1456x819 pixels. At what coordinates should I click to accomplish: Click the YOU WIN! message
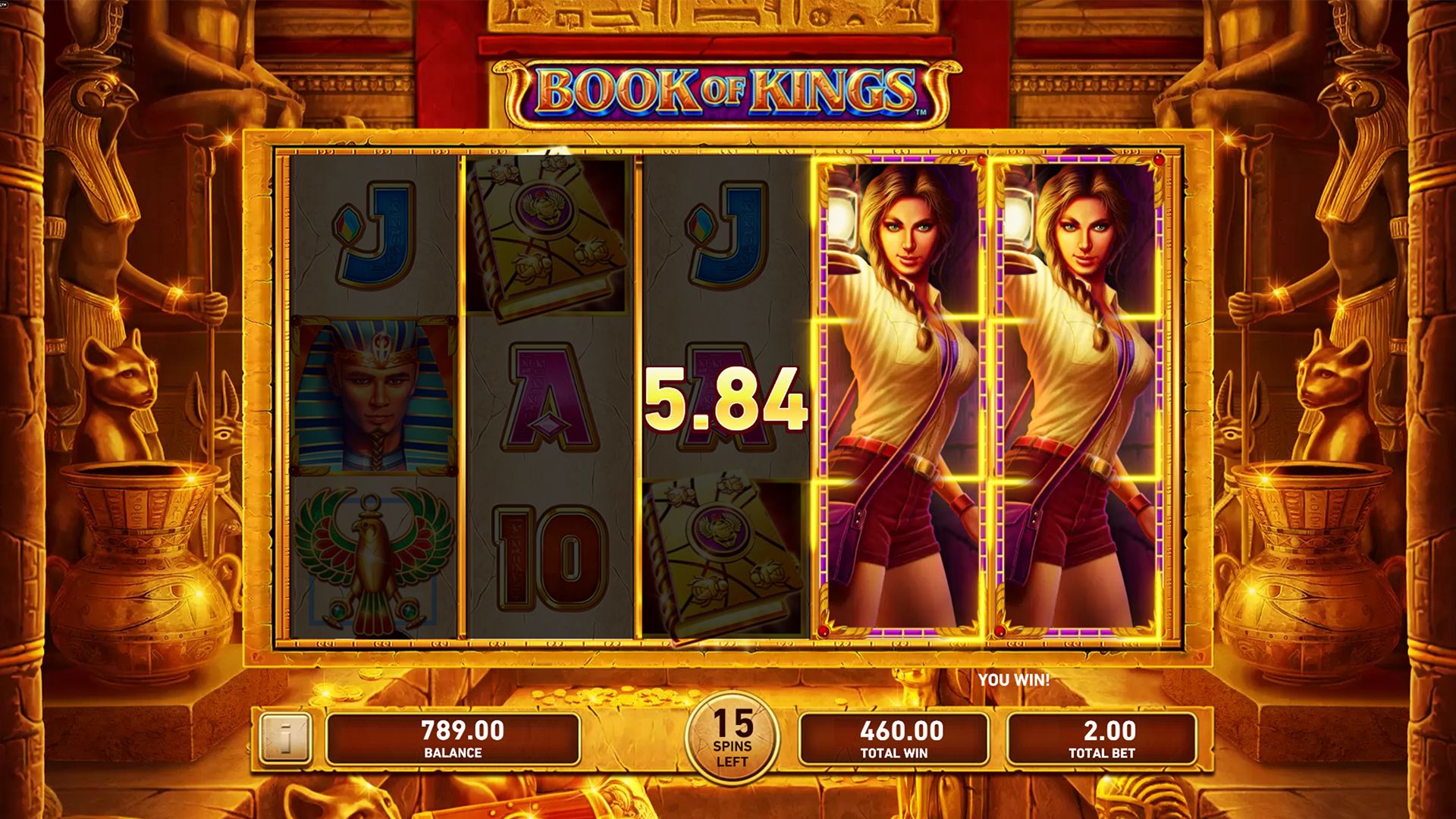(x=1014, y=679)
